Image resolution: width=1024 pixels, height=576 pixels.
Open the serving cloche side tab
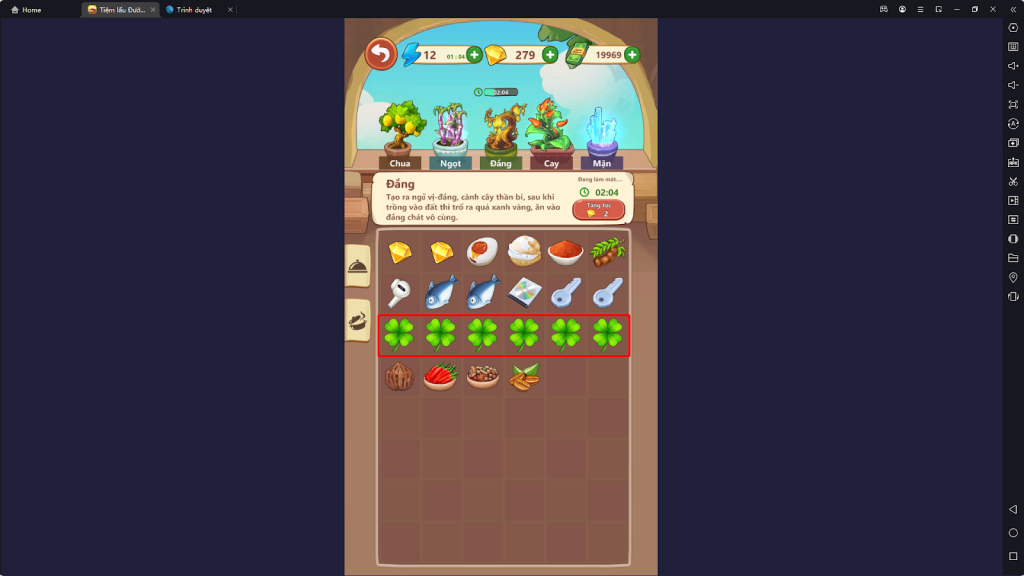pyautogui.click(x=358, y=265)
